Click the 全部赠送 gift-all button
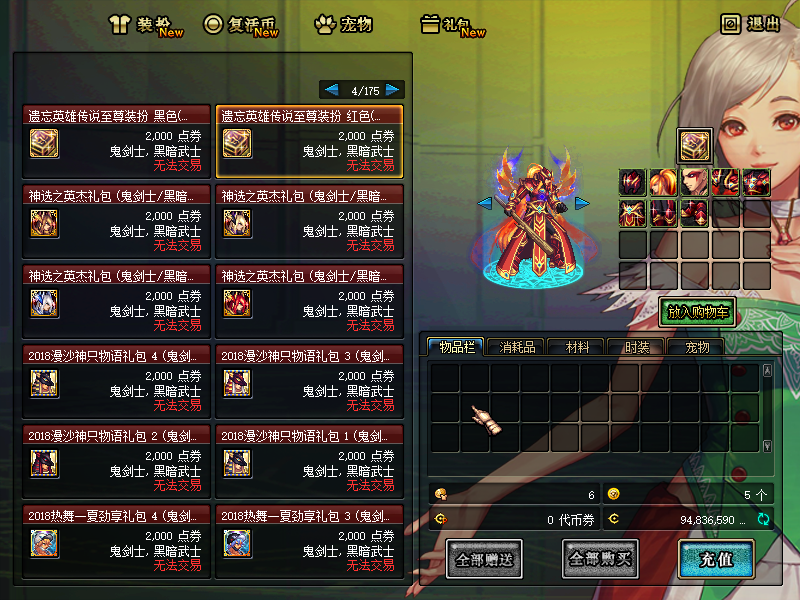 pos(484,559)
